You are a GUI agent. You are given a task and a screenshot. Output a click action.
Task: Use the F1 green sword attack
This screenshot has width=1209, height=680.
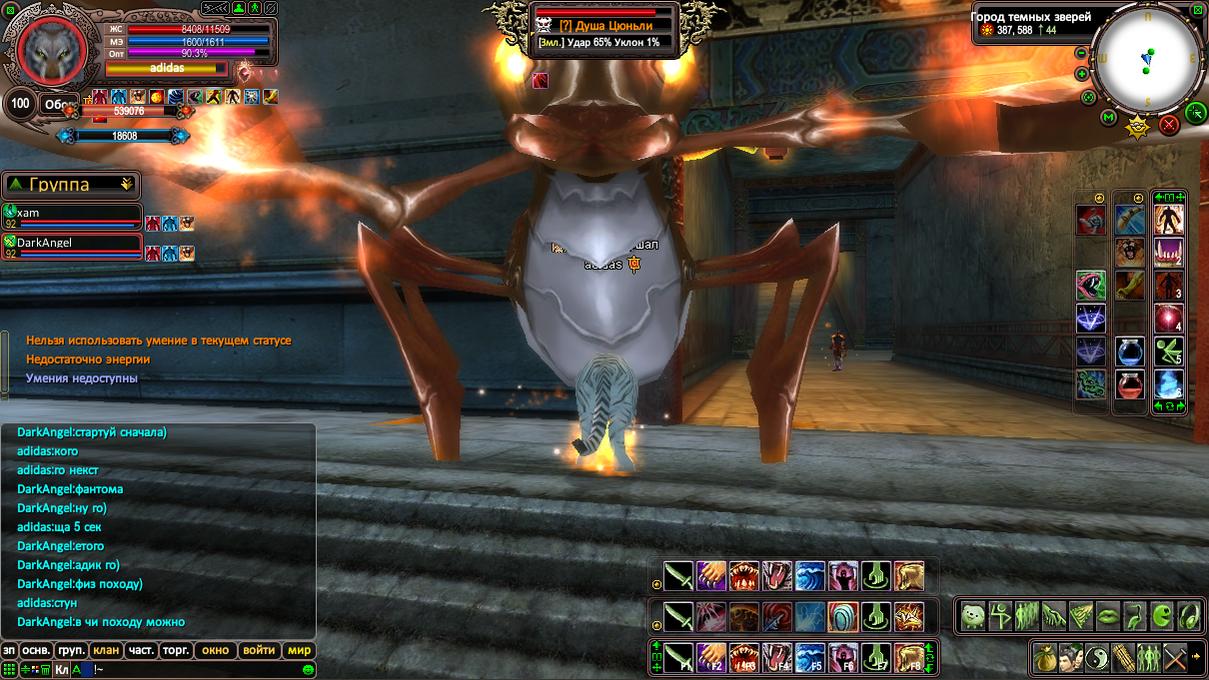tap(679, 657)
